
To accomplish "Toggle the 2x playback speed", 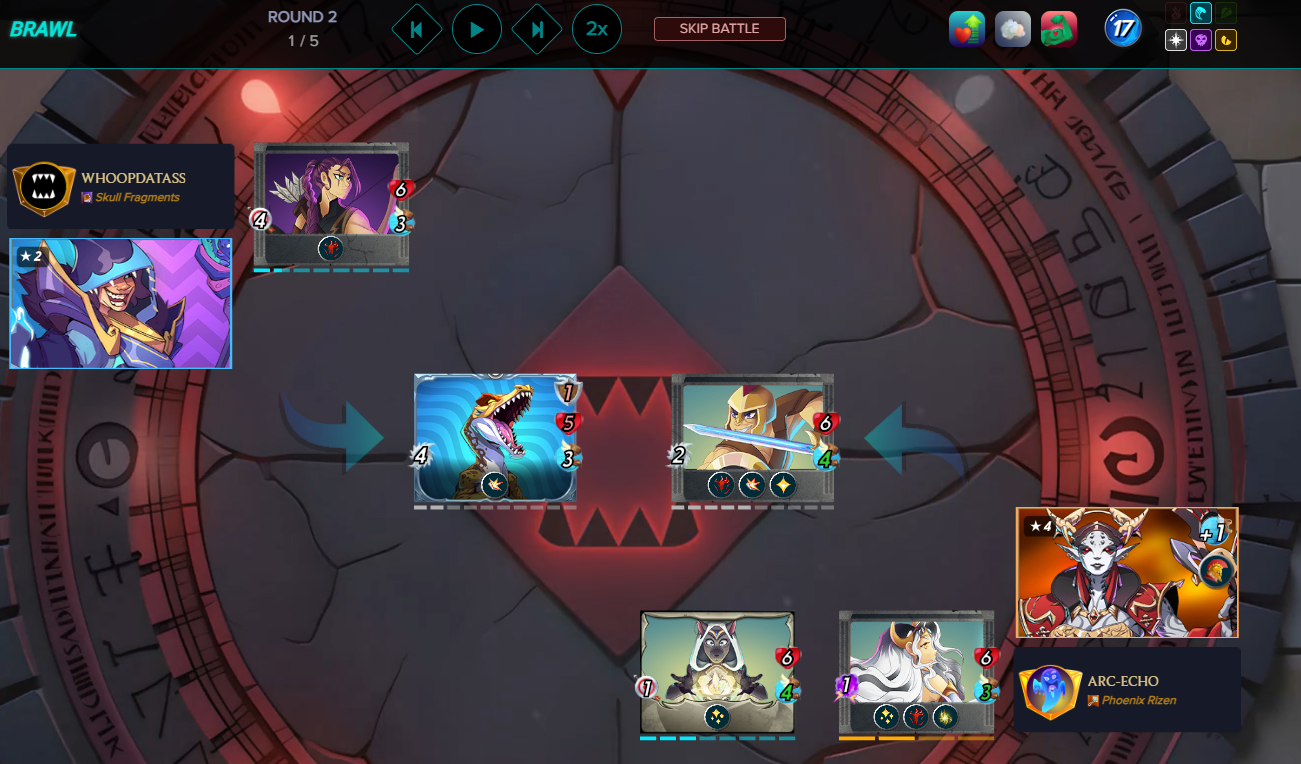I will [597, 29].
